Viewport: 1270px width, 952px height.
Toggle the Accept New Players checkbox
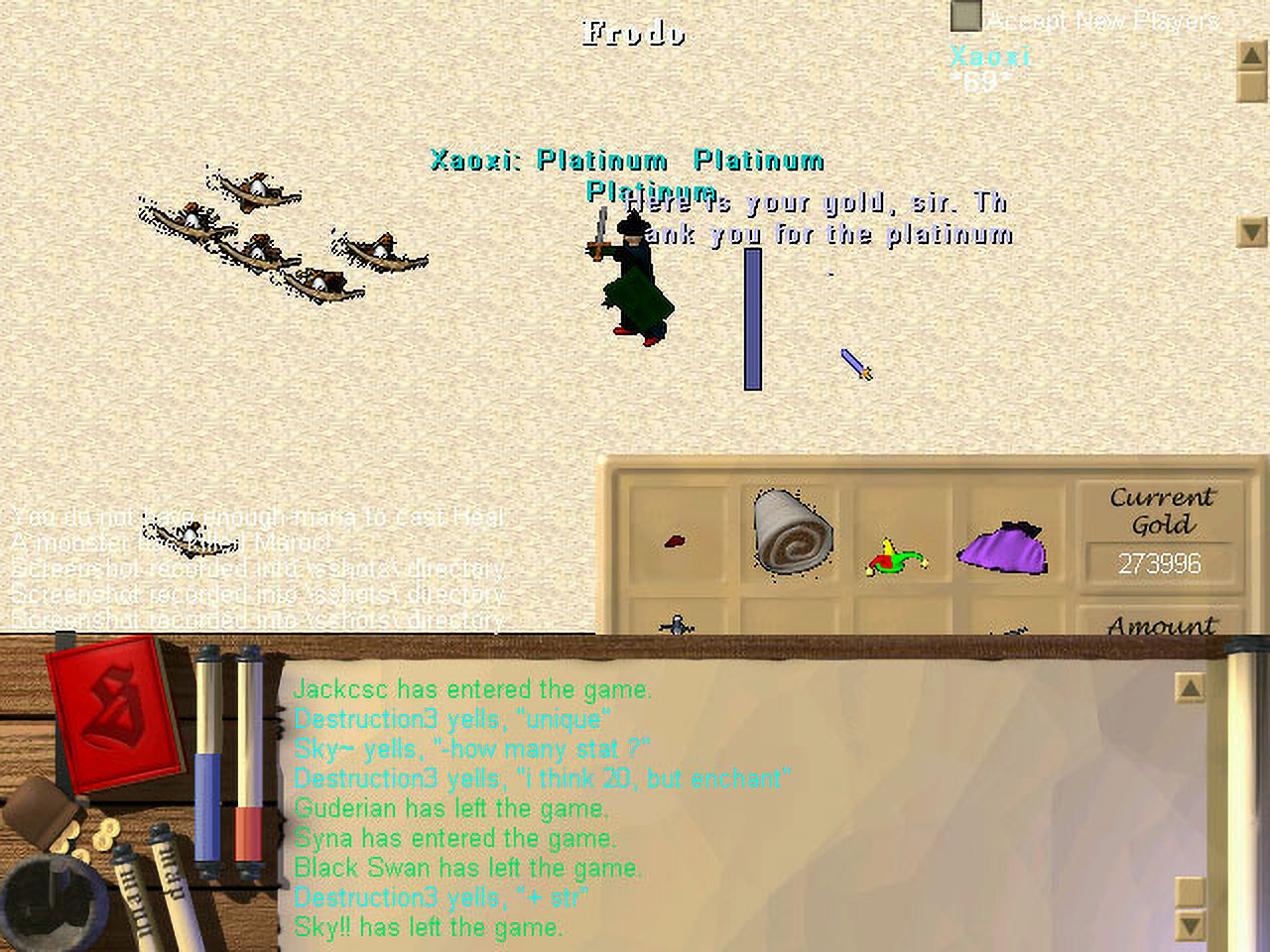965,17
